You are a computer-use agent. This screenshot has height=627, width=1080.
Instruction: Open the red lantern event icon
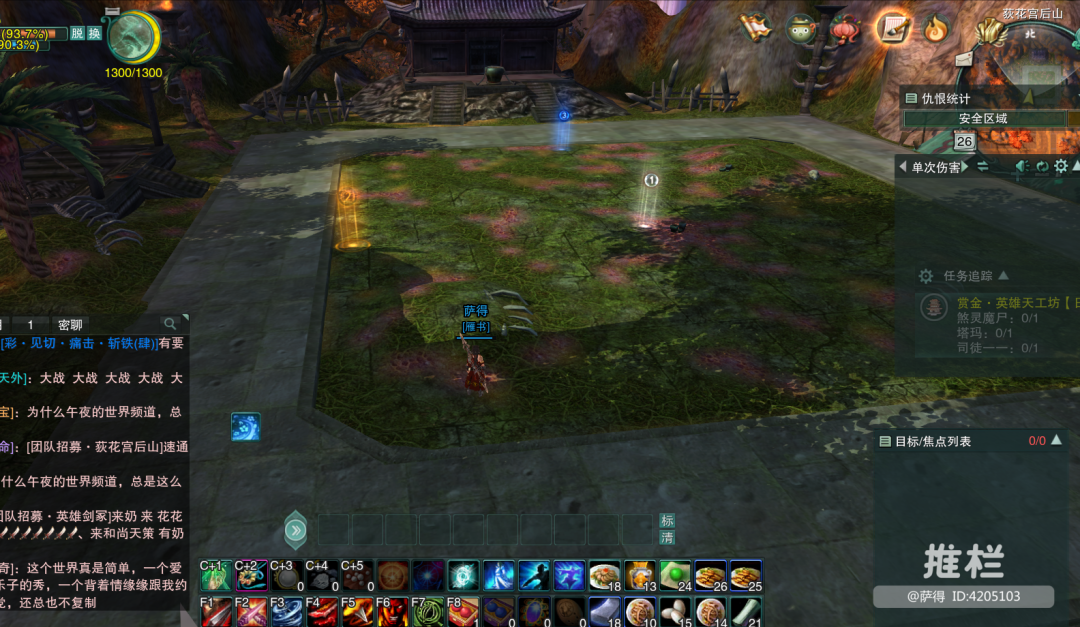click(x=846, y=27)
